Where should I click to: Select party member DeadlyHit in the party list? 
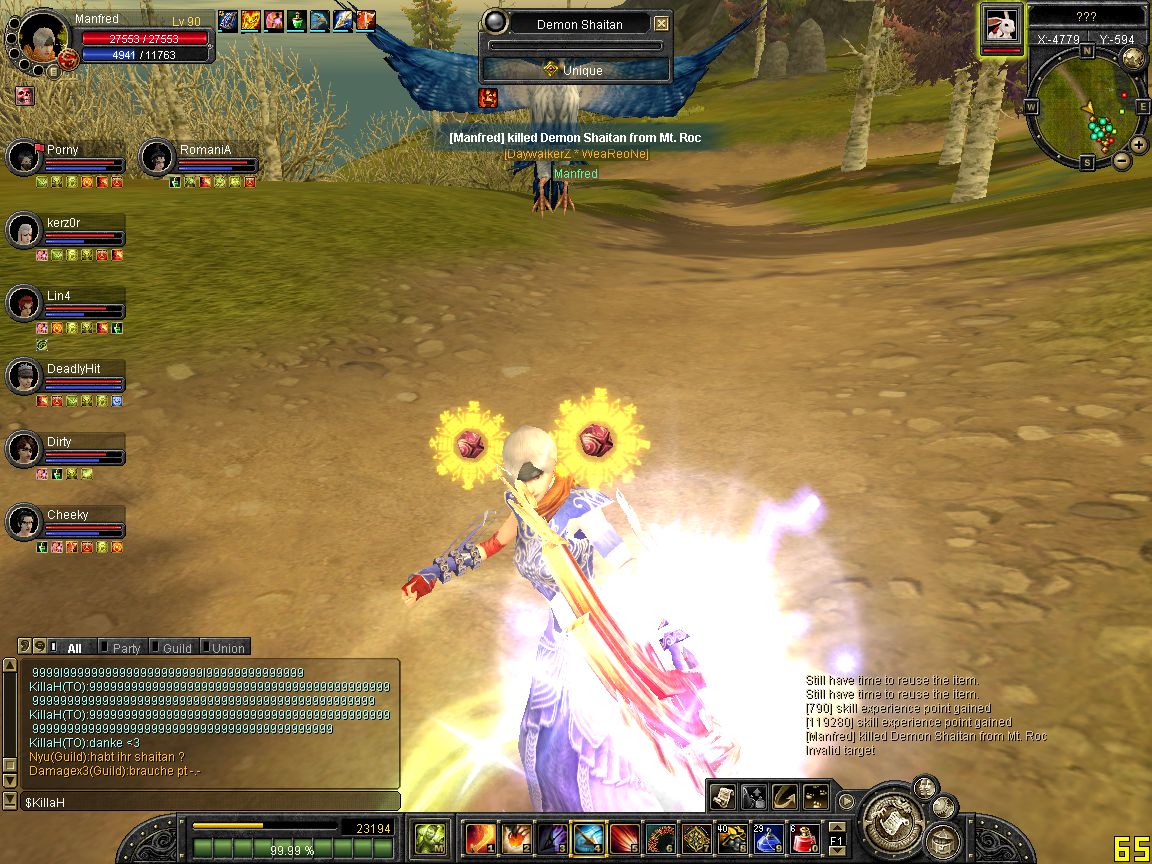click(x=23, y=376)
